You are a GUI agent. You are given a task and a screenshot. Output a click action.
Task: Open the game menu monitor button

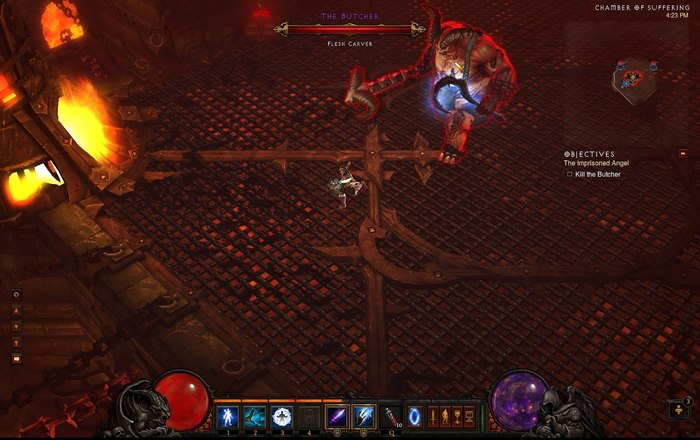click(x=470, y=415)
